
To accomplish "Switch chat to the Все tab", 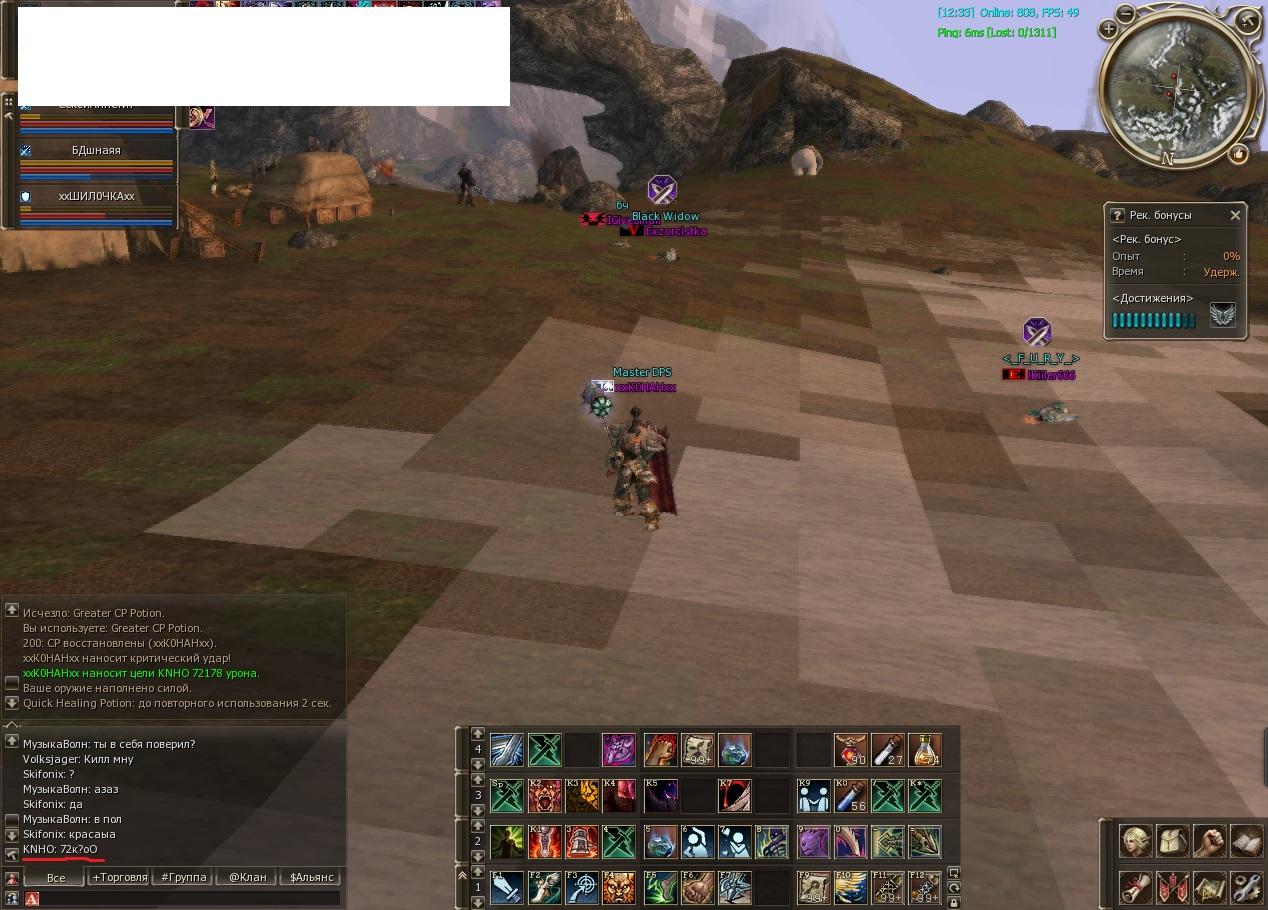I will click(x=56, y=877).
